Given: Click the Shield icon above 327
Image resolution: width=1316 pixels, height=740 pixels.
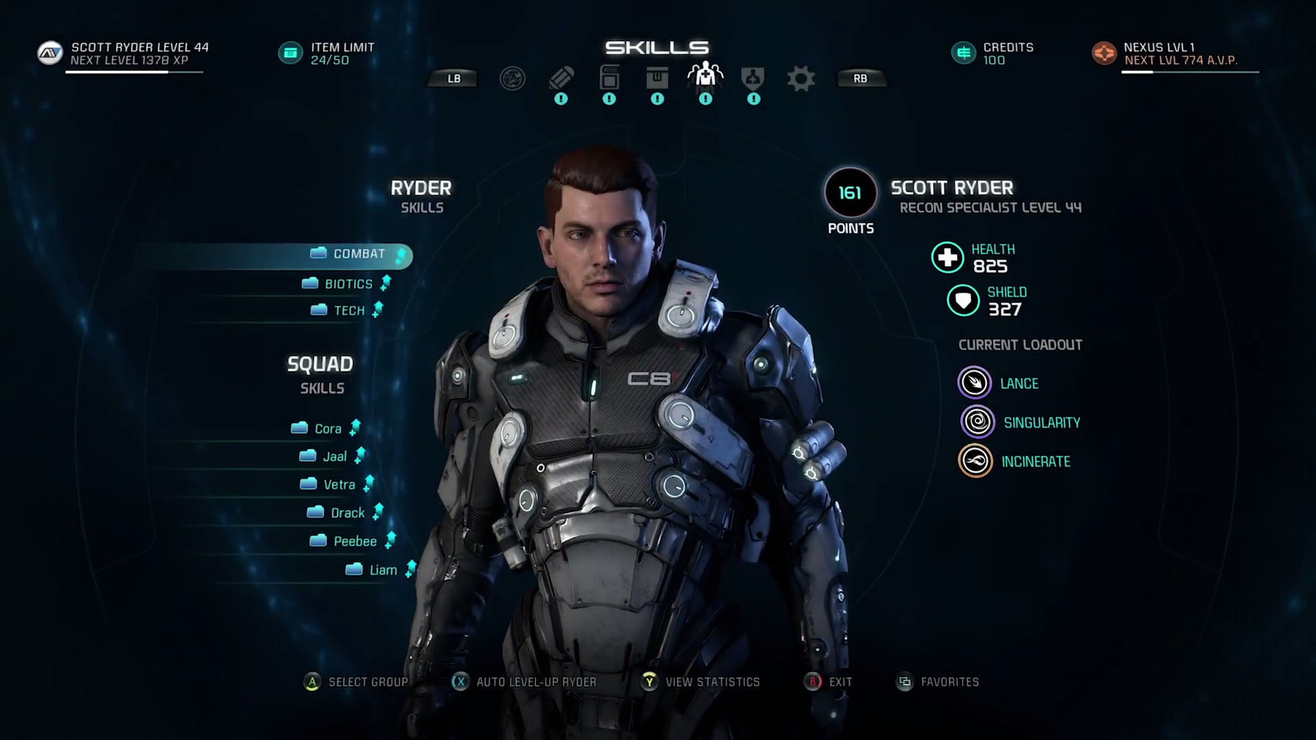Looking at the screenshot, I should click(x=961, y=300).
